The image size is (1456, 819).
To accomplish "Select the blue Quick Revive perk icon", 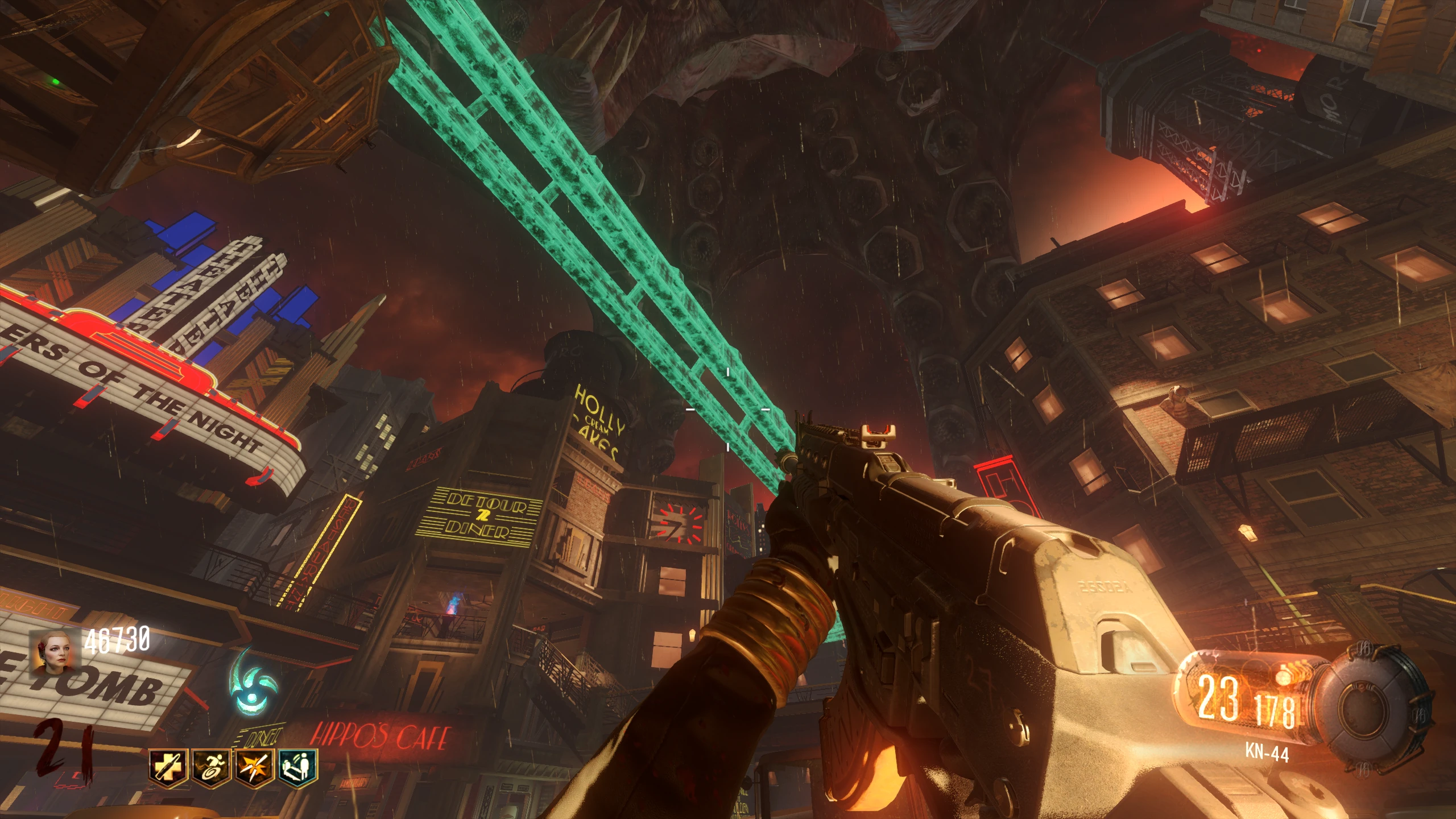I will coord(297,767).
